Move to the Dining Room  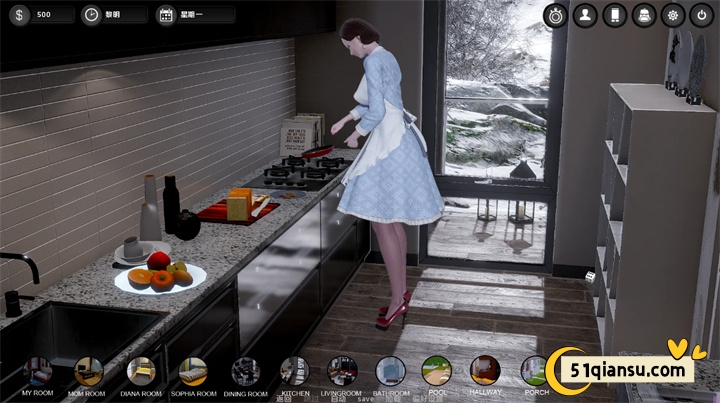(x=245, y=371)
